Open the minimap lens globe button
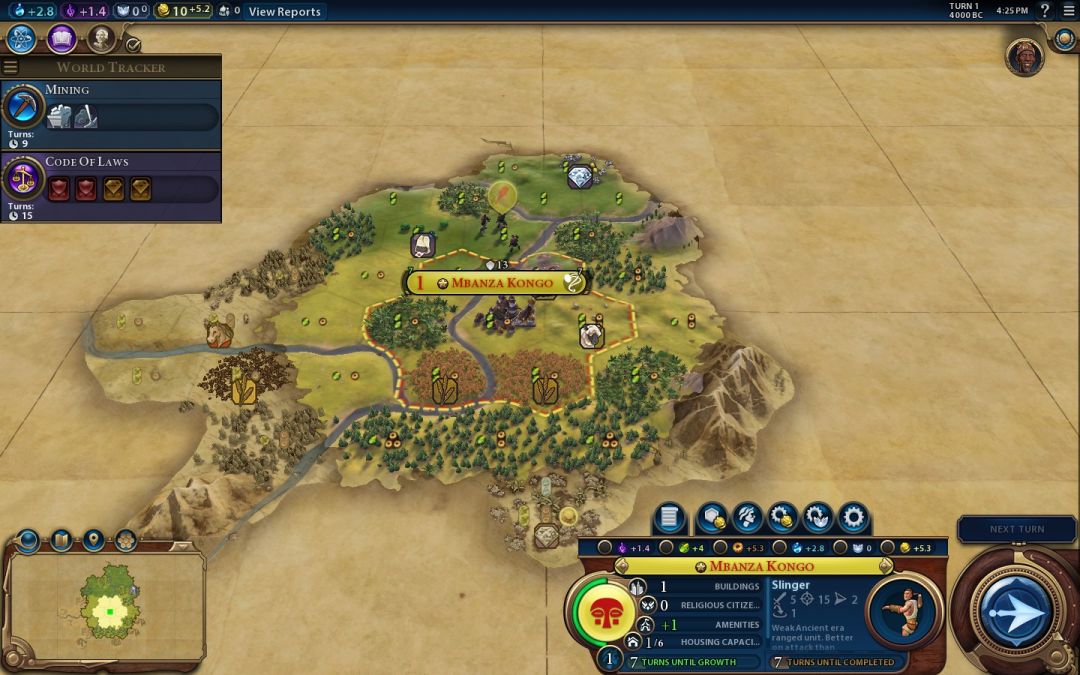 coord(27,541)
